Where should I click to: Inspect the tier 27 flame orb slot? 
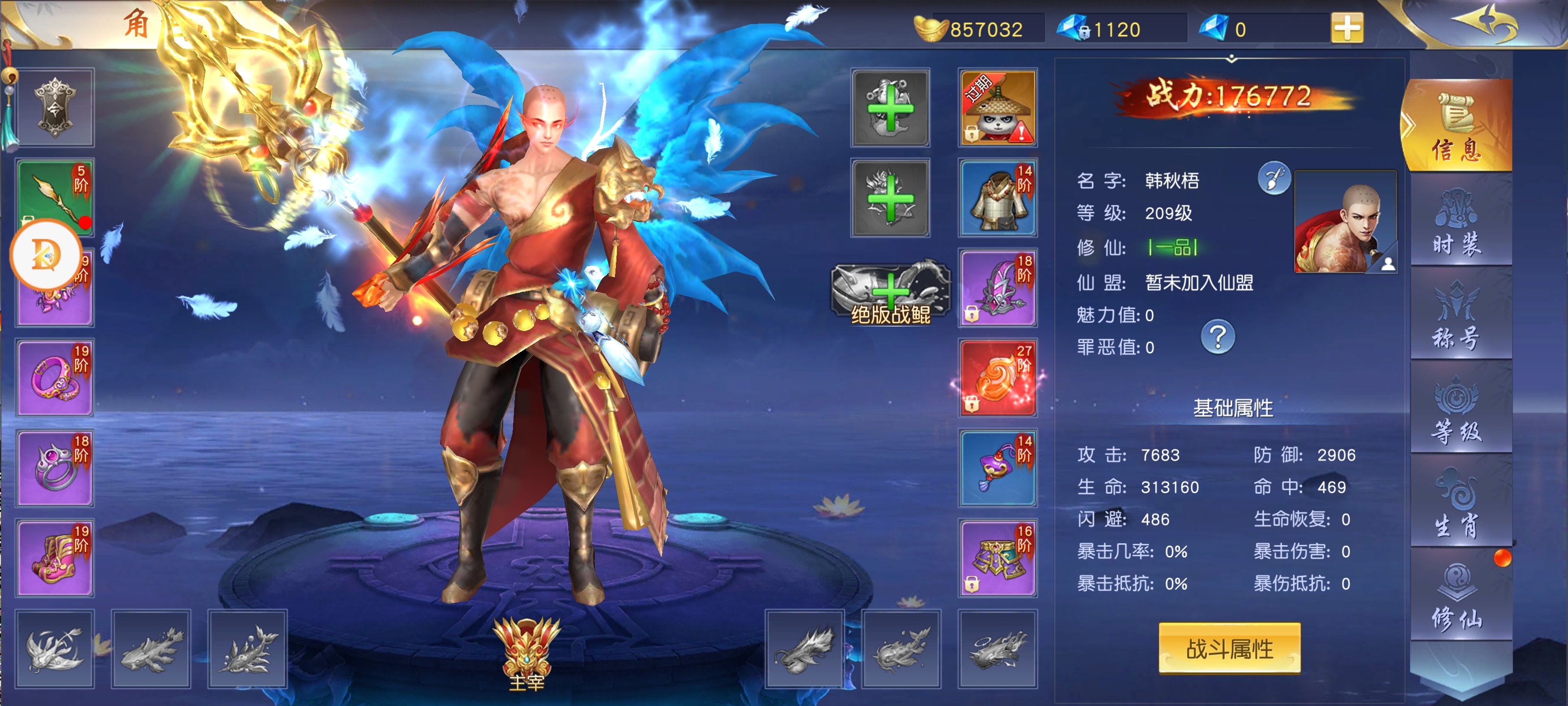997,378
